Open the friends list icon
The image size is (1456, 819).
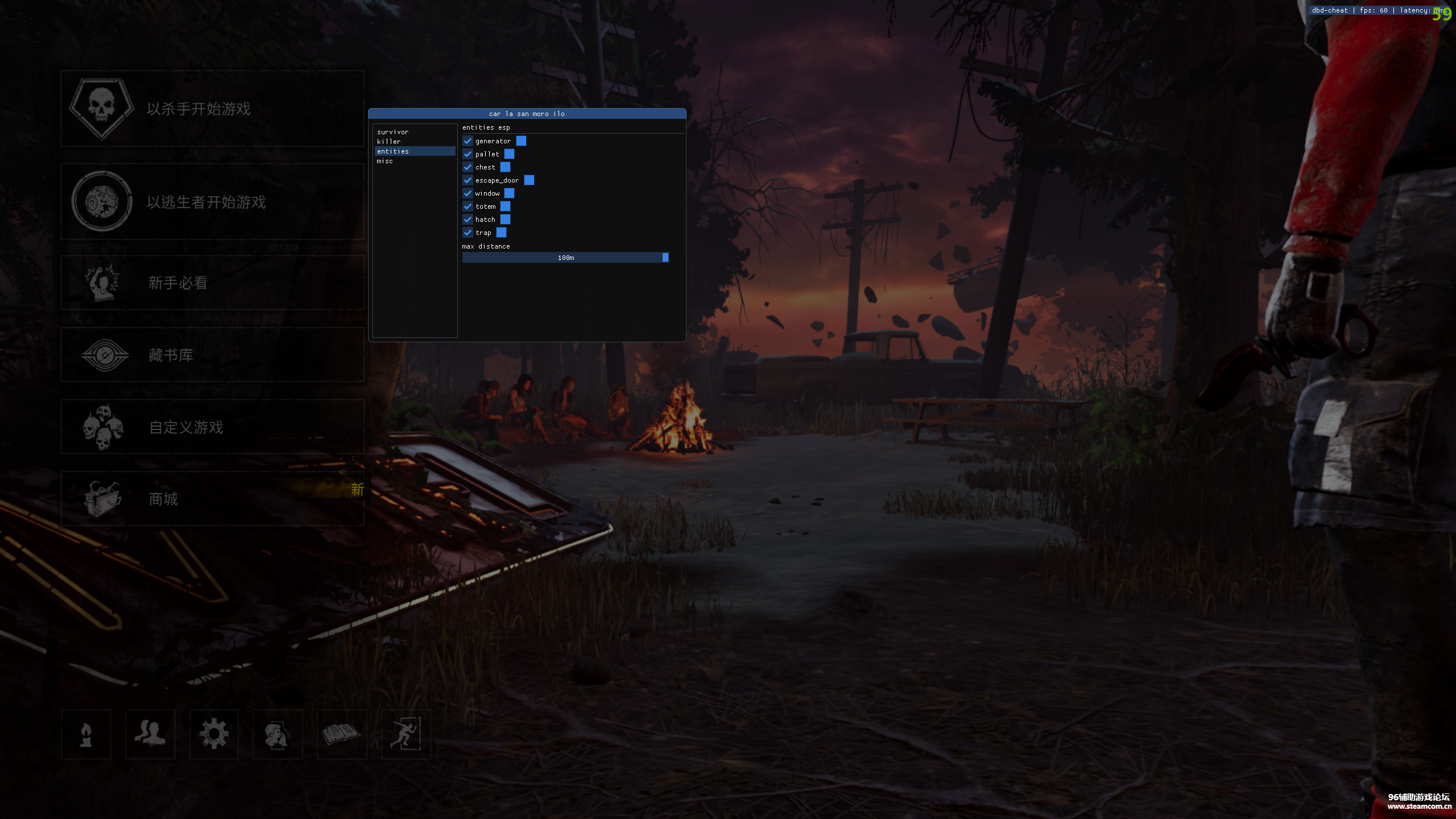[x=150, y=734]
